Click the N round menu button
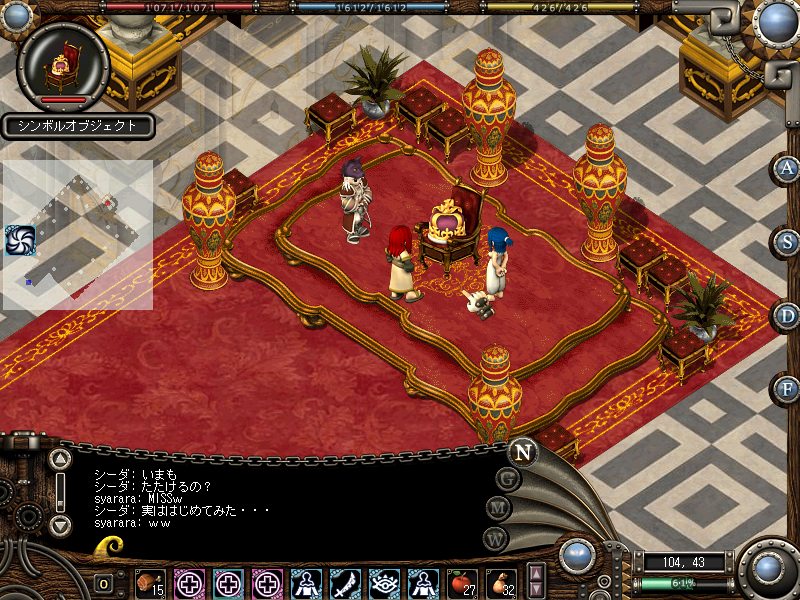800x600 pixels. 522,451
